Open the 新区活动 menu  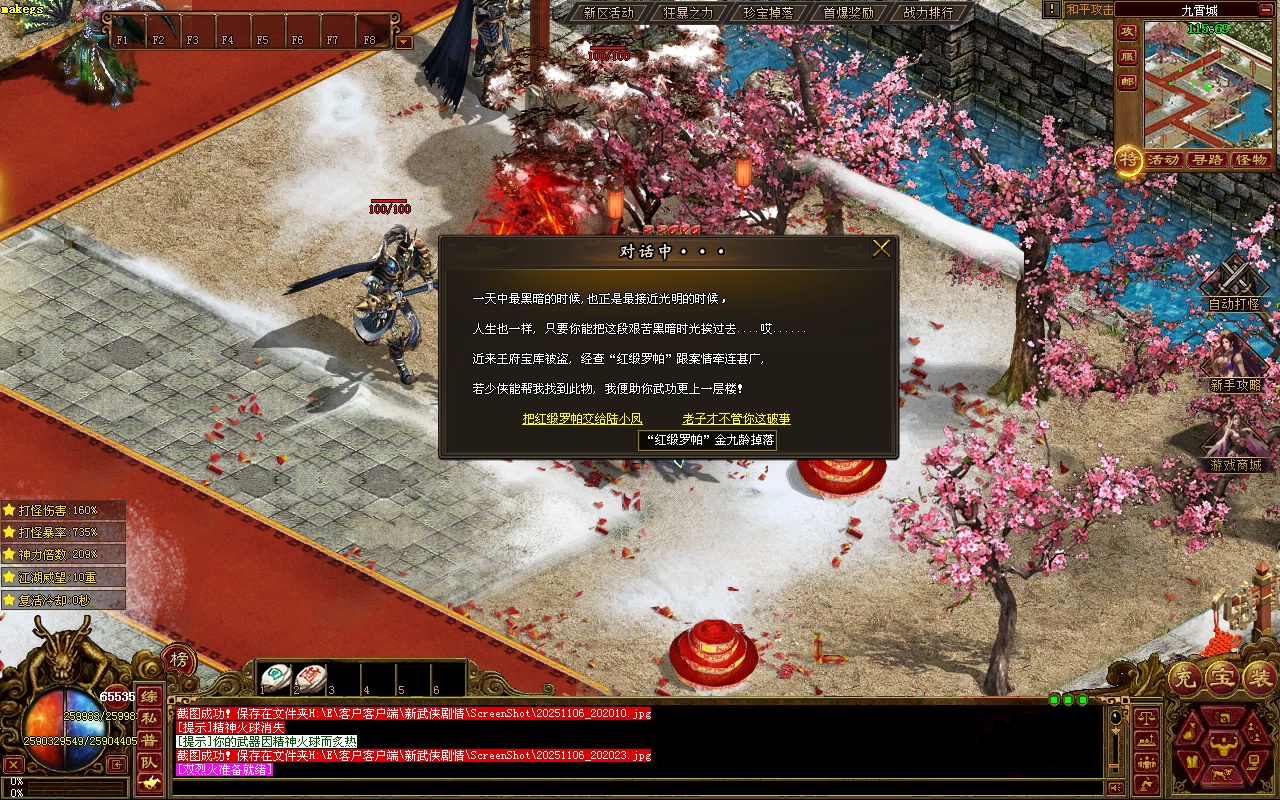click(x=609, y=13)
